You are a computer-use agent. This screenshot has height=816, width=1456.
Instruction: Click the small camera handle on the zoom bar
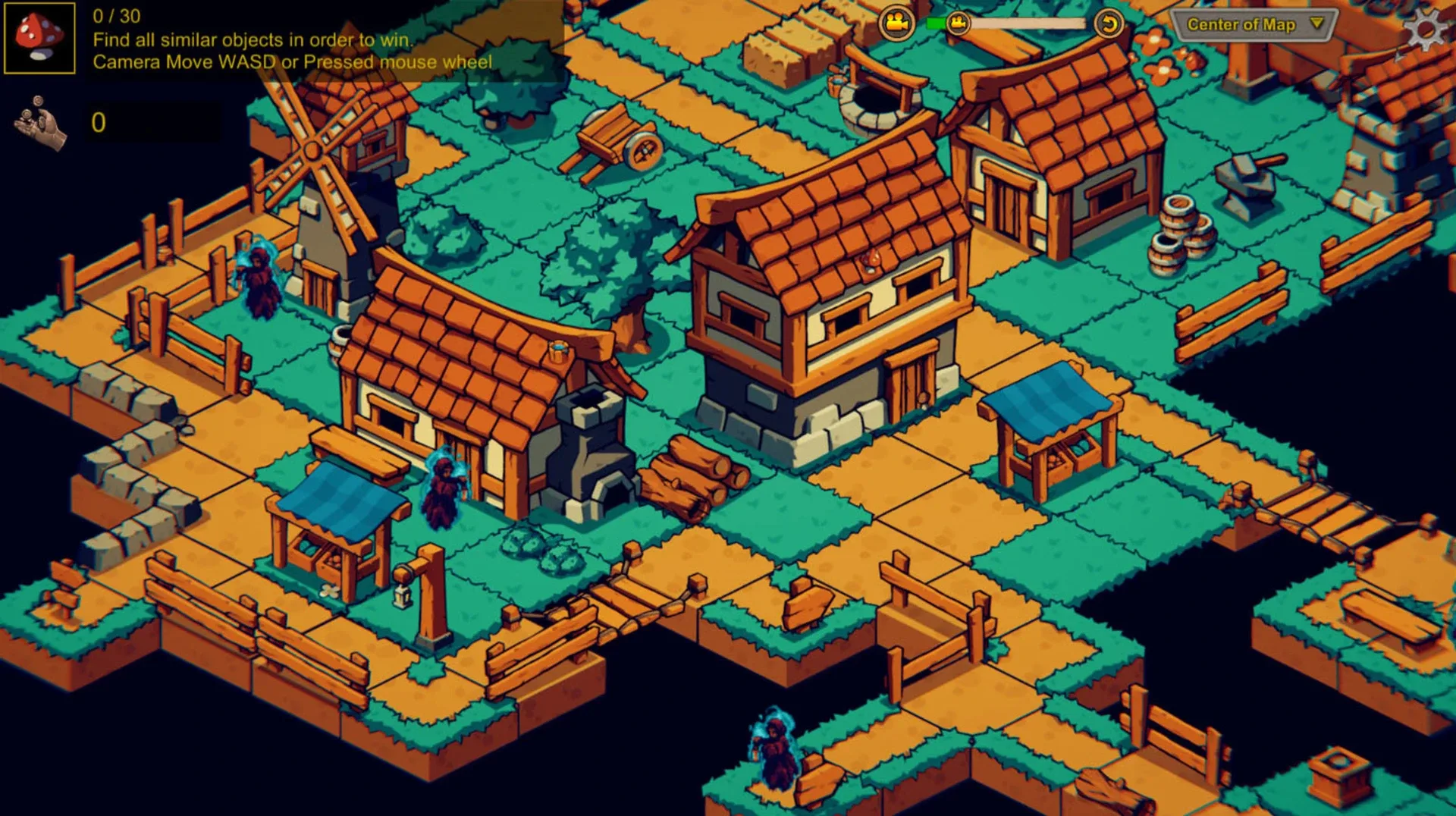click(x=959, y=23)
